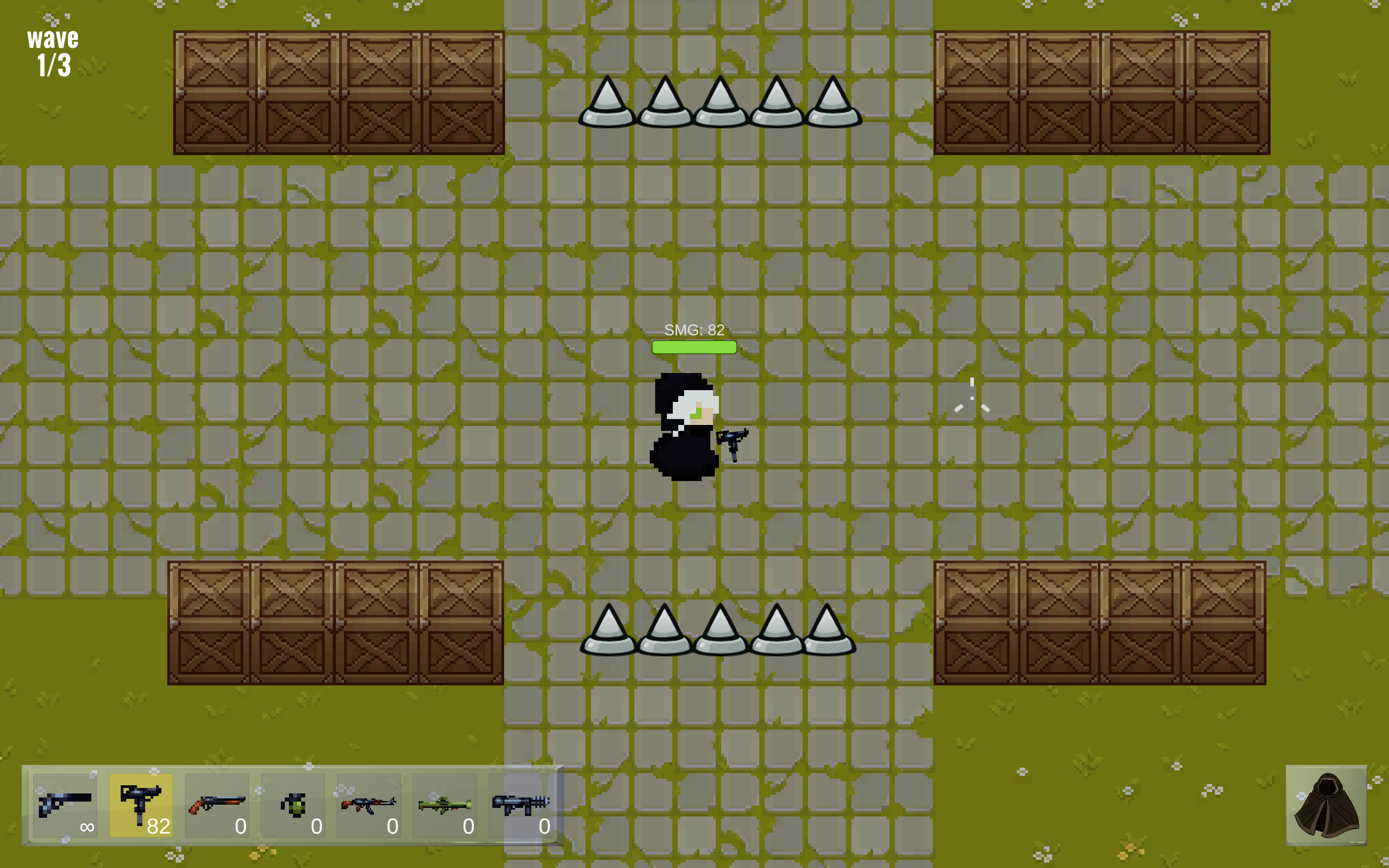The width and height of the screenshot is (1389, 868).
Task: Click the leftmost spike in the top row
Action: tap(607, 104)
